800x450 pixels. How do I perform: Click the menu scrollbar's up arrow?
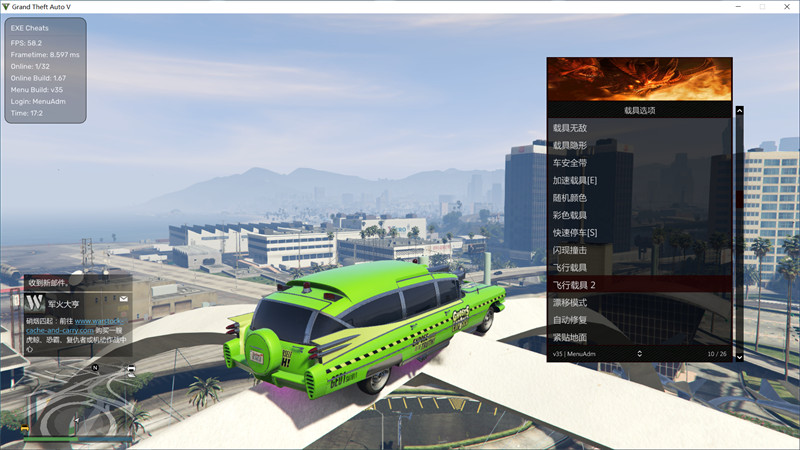click(739, 110)
